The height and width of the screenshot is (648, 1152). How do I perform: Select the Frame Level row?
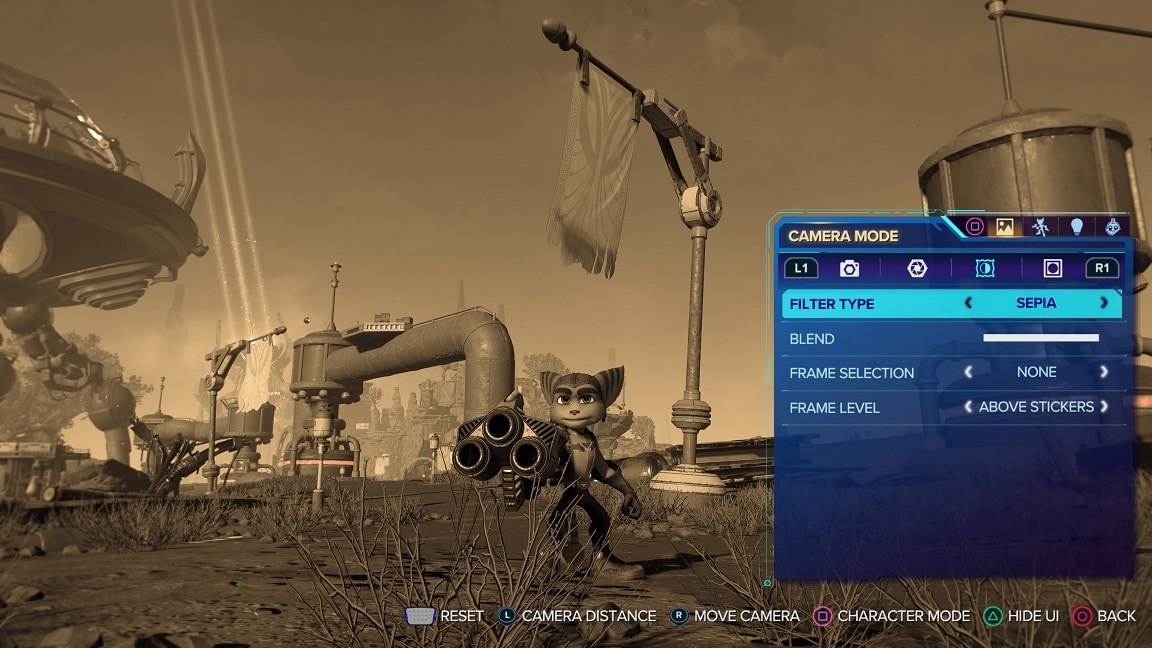(x=834, y=408)
